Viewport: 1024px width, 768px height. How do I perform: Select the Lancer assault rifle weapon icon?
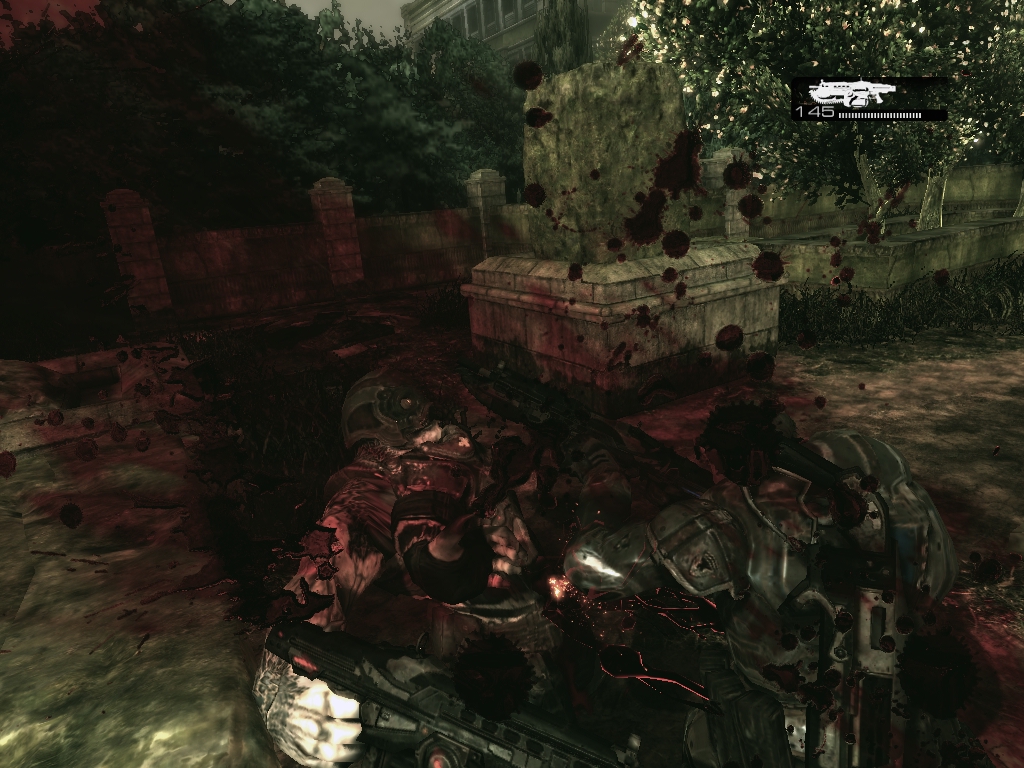(x=851, y=93)
